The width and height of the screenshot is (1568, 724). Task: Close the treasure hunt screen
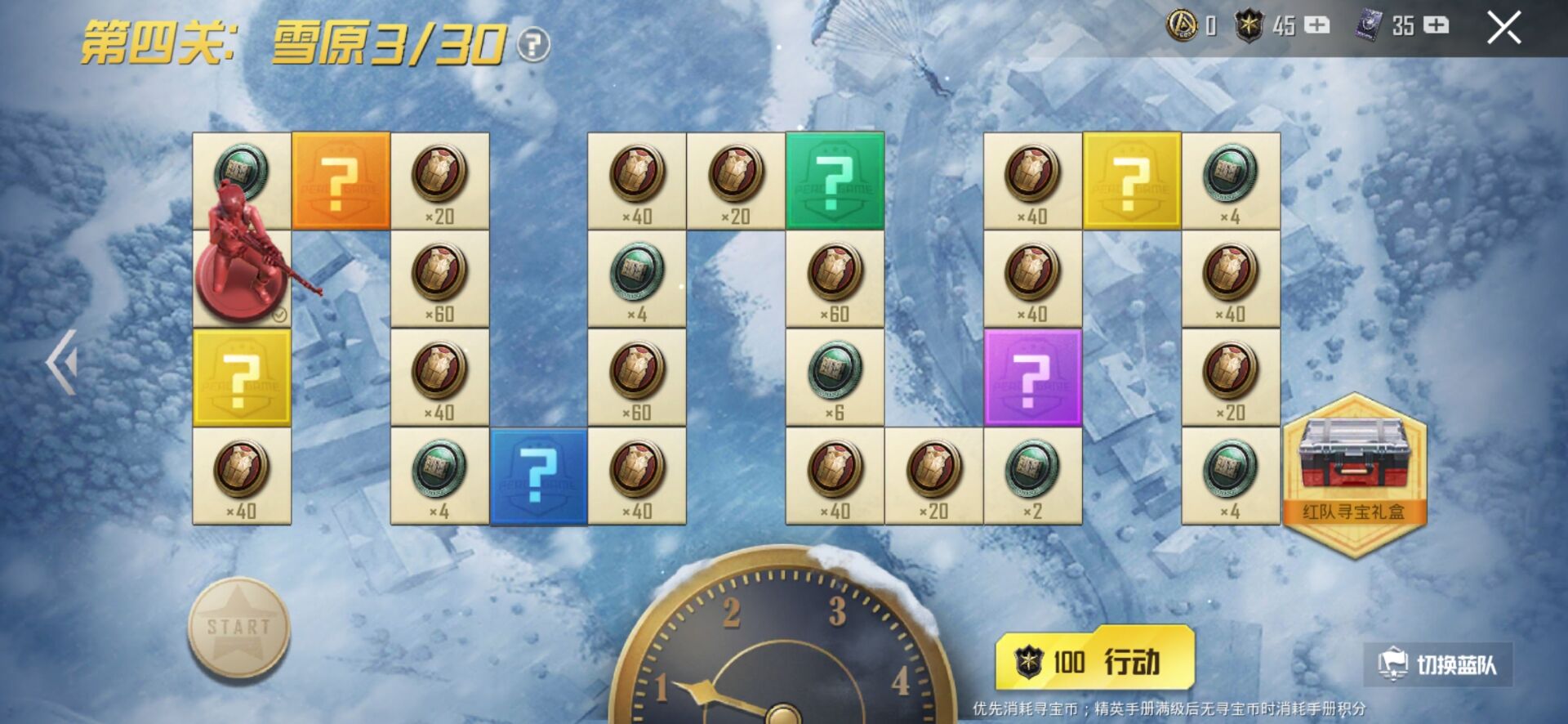click(1503, 29)
